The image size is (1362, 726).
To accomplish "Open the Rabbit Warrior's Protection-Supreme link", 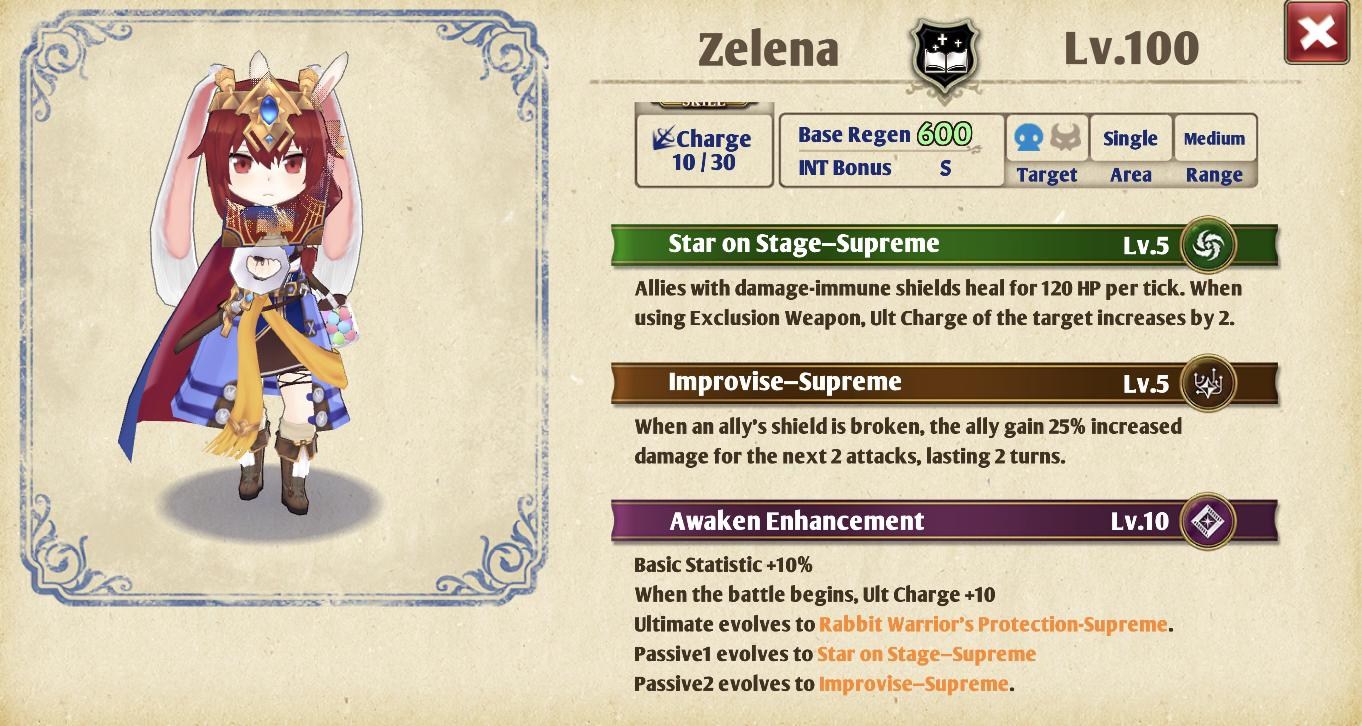I will tap(993, 623).
